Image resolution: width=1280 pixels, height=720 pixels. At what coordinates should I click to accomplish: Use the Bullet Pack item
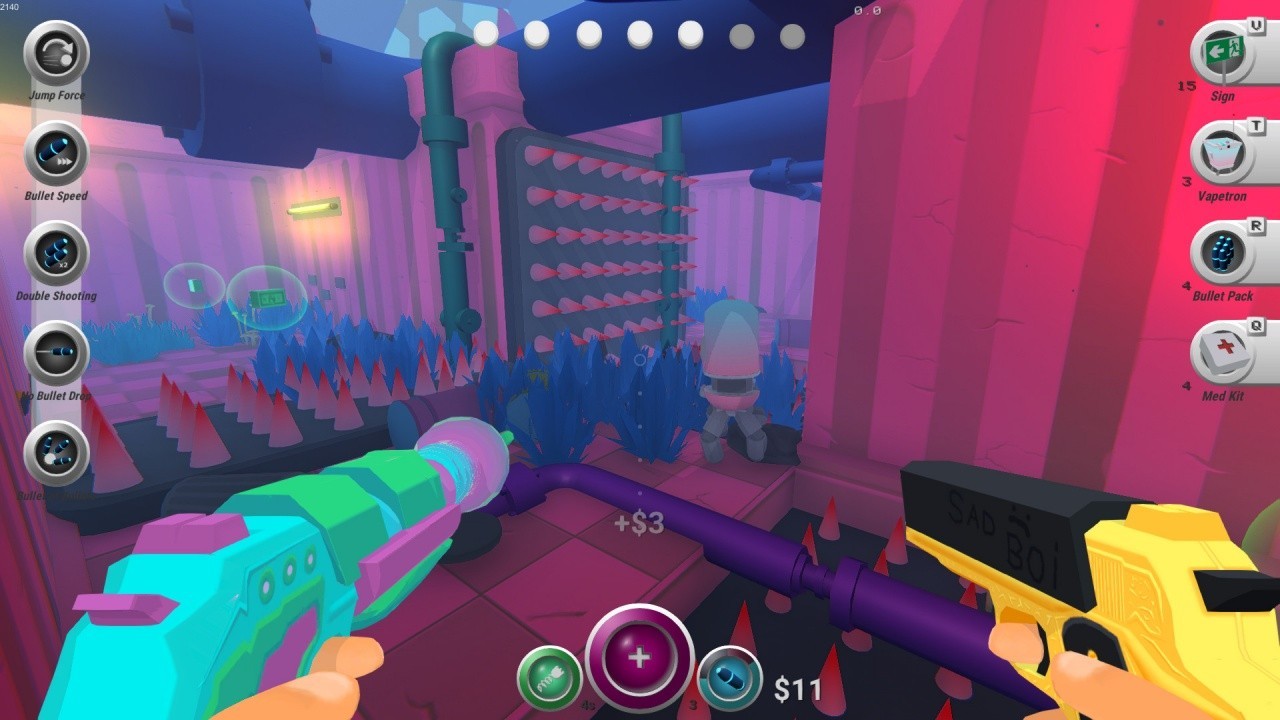(1222, 253)
